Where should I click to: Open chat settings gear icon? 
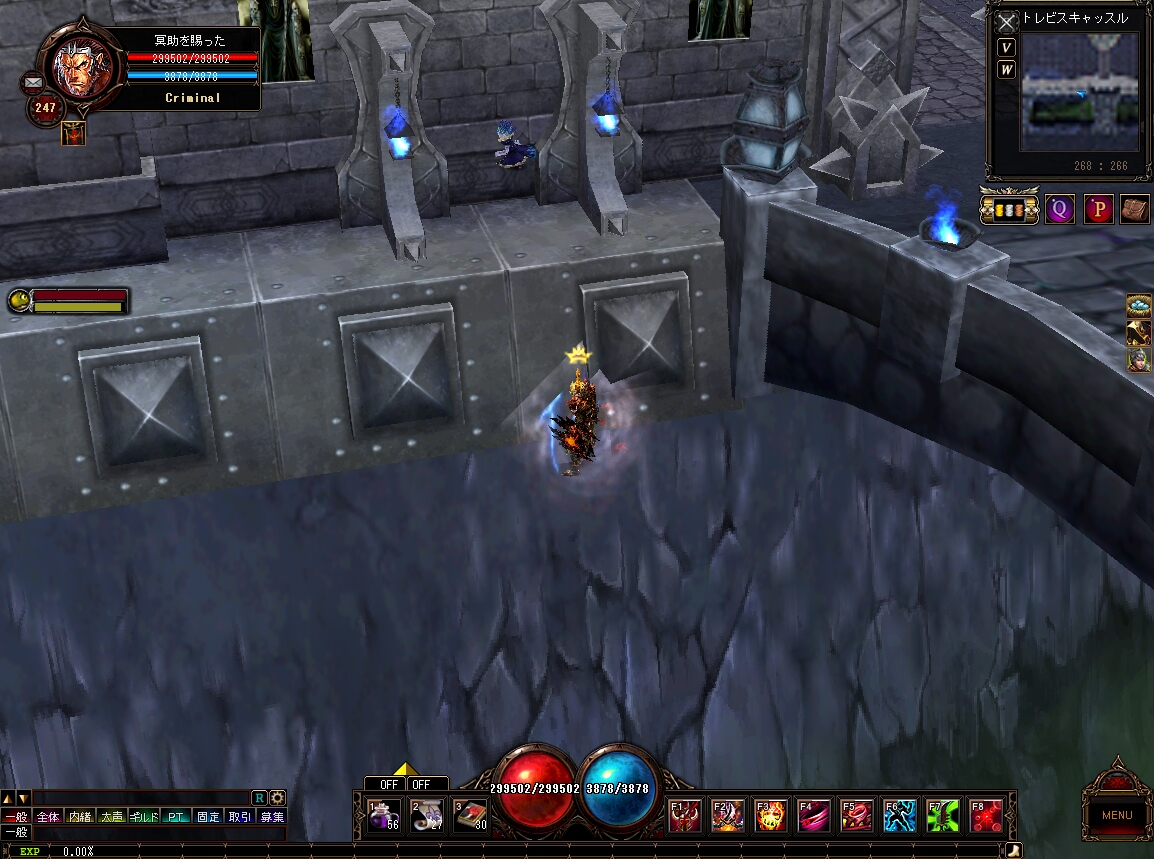pos(277,797)
